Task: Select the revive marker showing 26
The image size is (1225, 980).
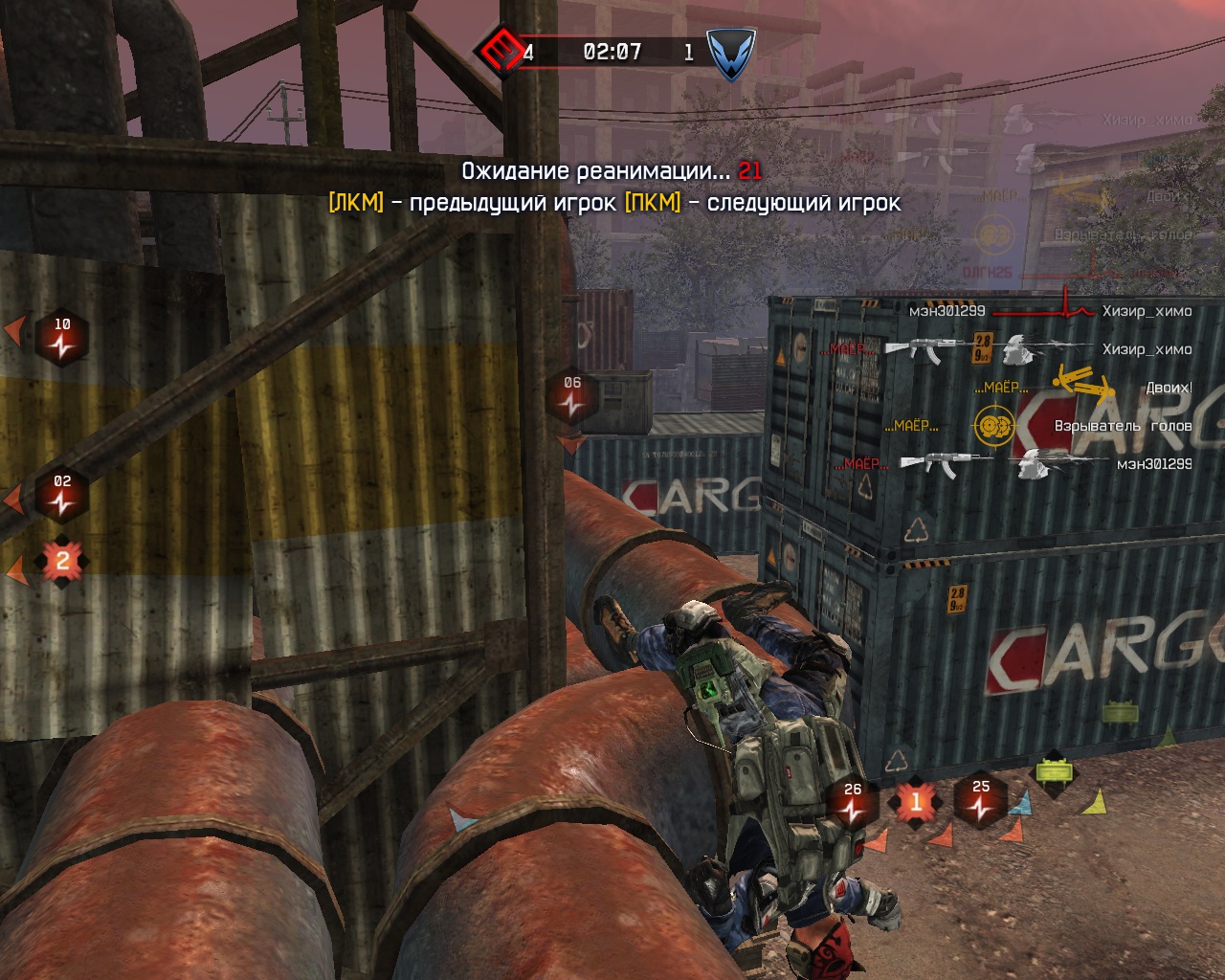Action: pyautogui.click(x=853, y=804)
